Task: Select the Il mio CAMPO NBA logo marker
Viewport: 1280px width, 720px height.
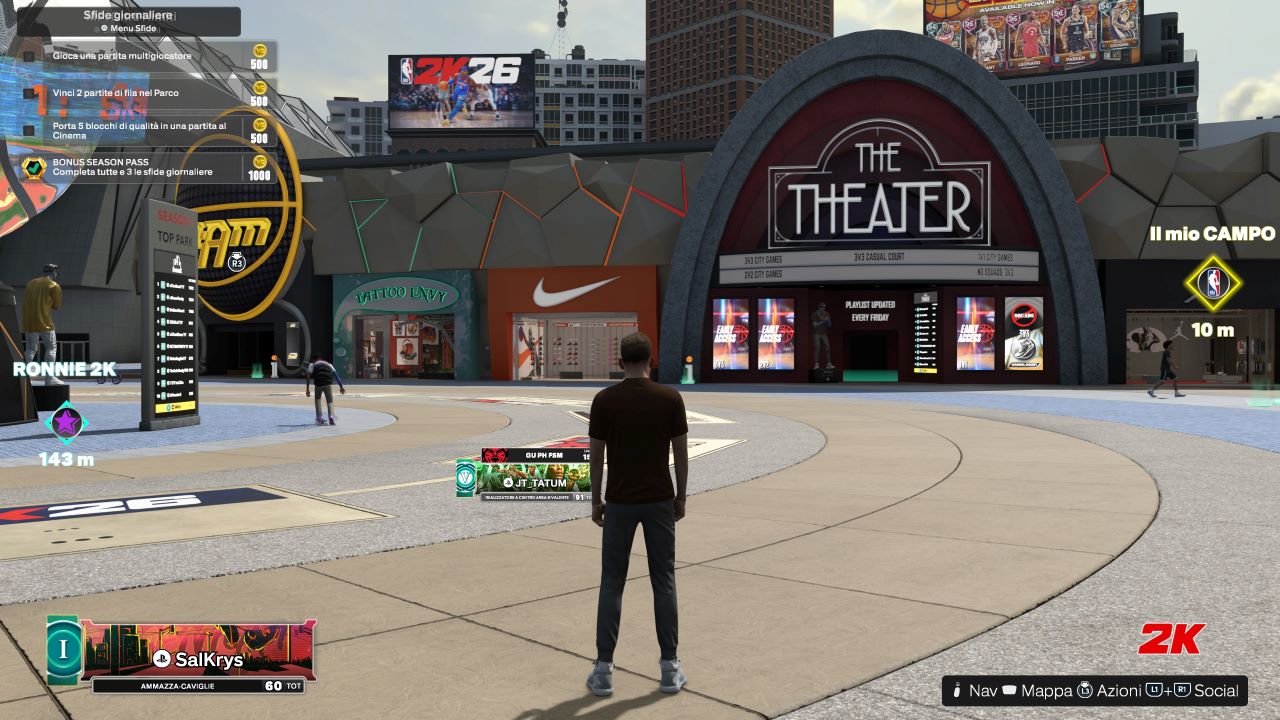Action: [1213, 284]
